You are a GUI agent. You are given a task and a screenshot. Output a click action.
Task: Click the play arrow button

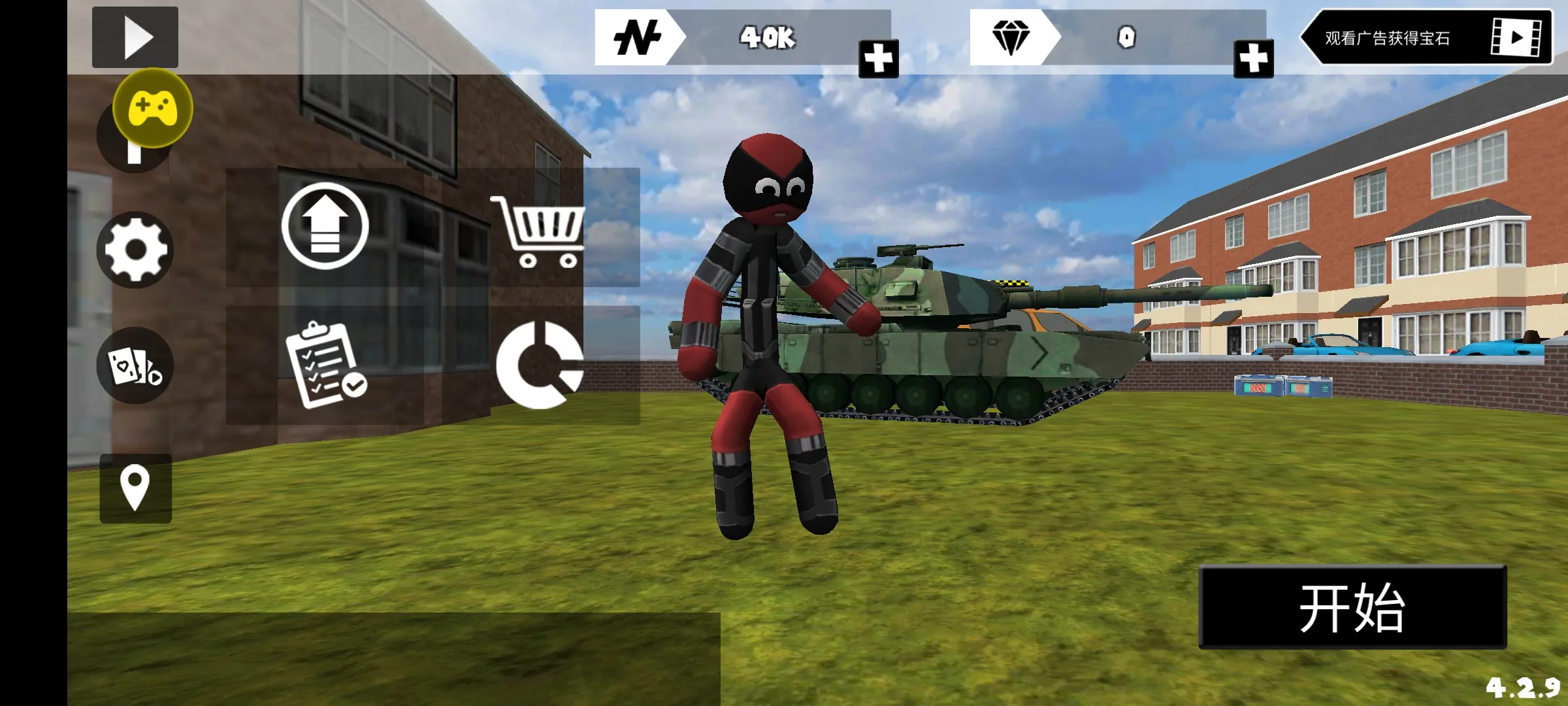[x=135, y=37]
